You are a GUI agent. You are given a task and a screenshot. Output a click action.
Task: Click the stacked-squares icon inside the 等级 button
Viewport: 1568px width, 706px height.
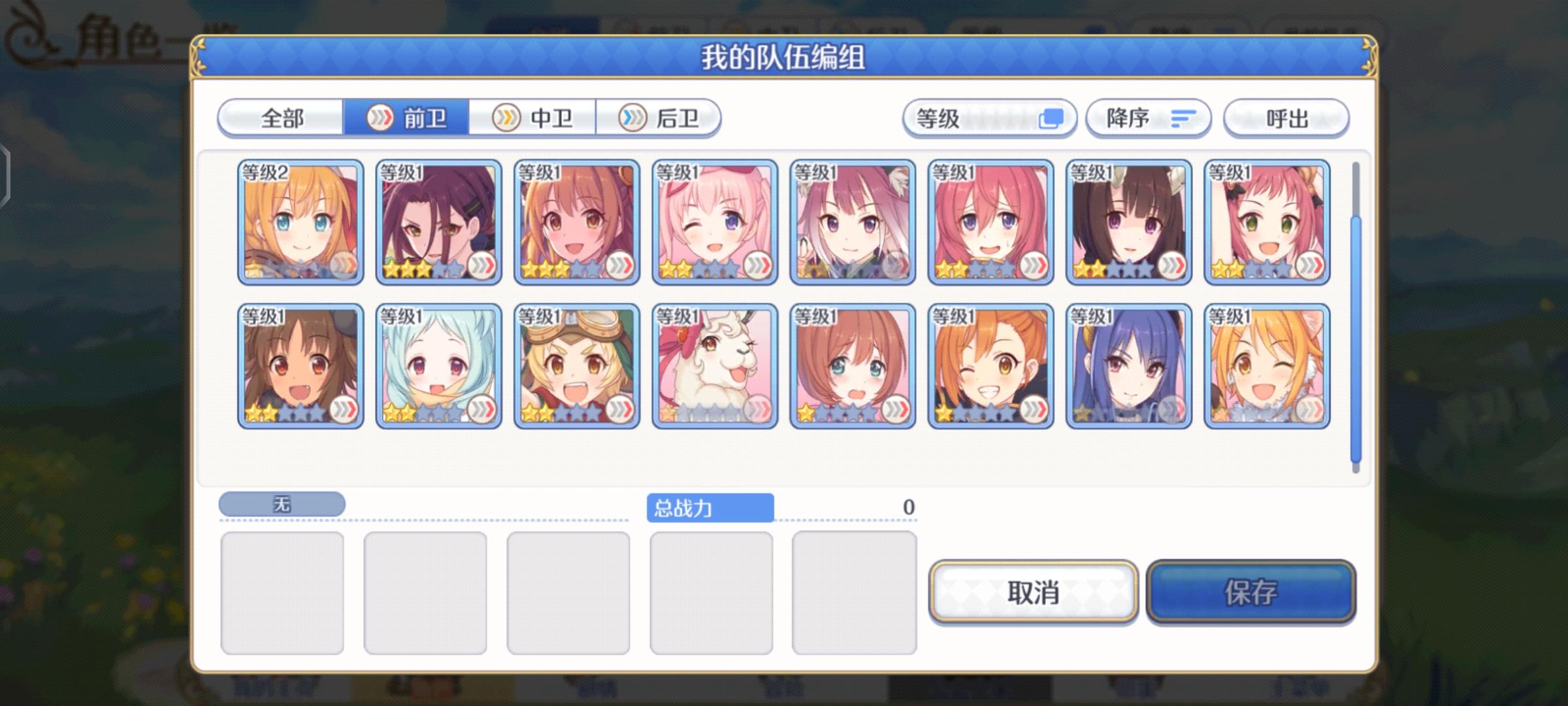point(1052,118)
